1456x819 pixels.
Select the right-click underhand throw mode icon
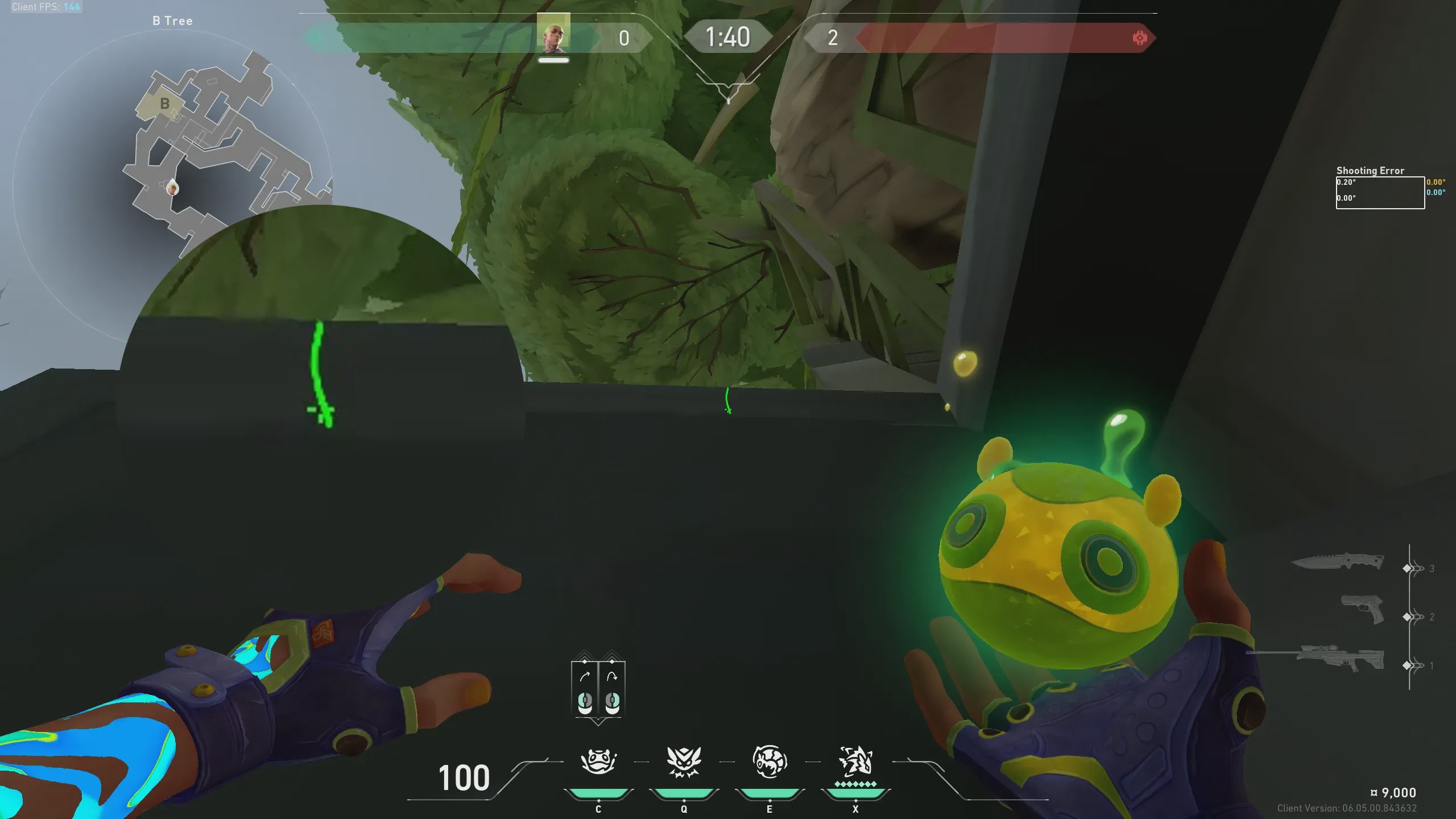pos(612,689)
